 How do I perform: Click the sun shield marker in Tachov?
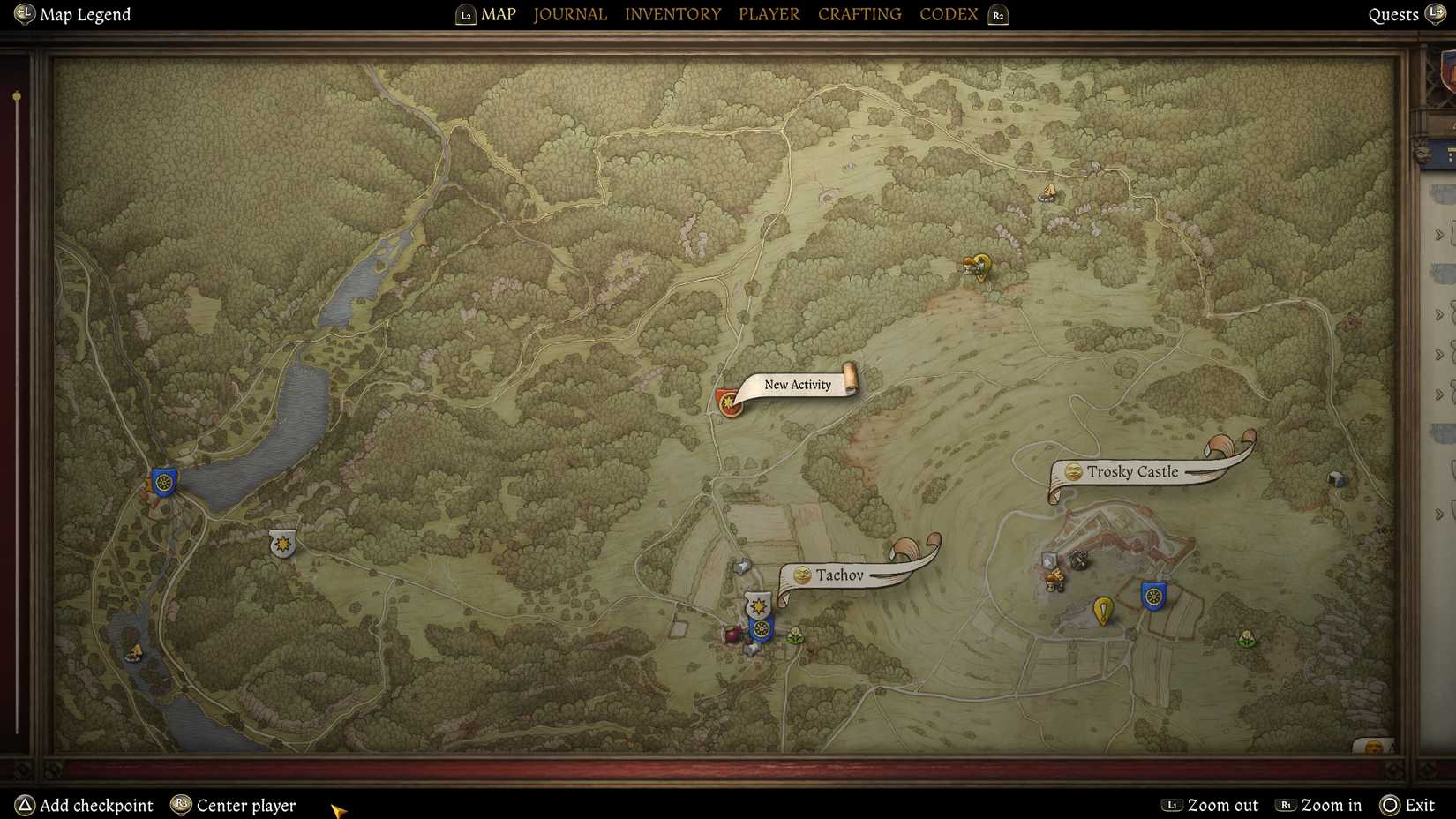click(759, 605)
